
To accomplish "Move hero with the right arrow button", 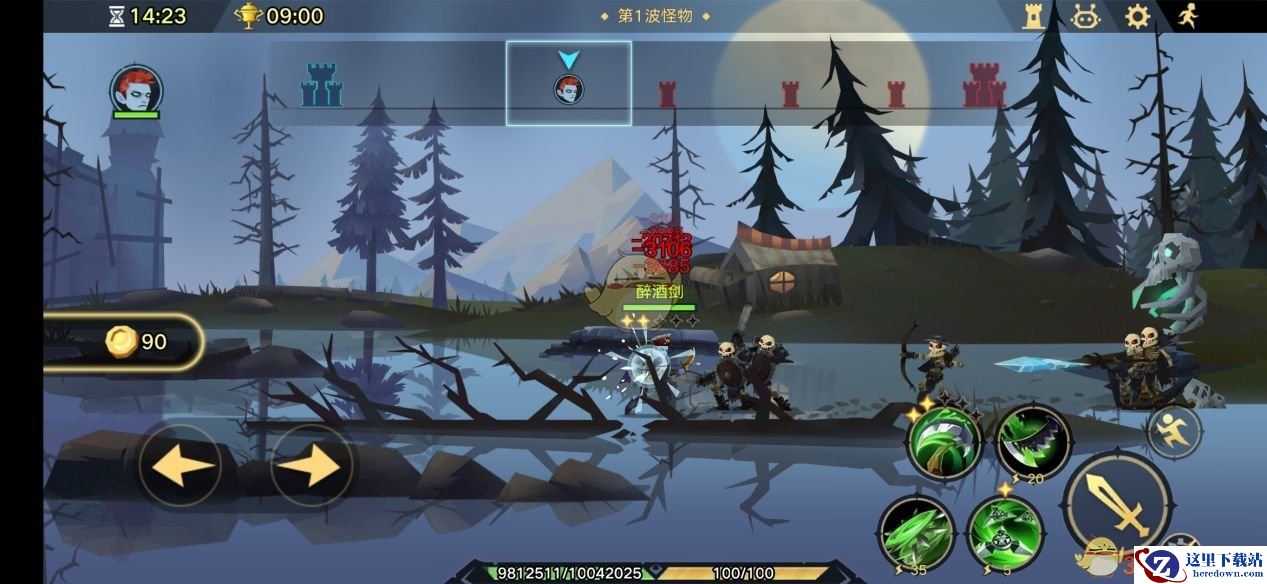I will point(312,466).
